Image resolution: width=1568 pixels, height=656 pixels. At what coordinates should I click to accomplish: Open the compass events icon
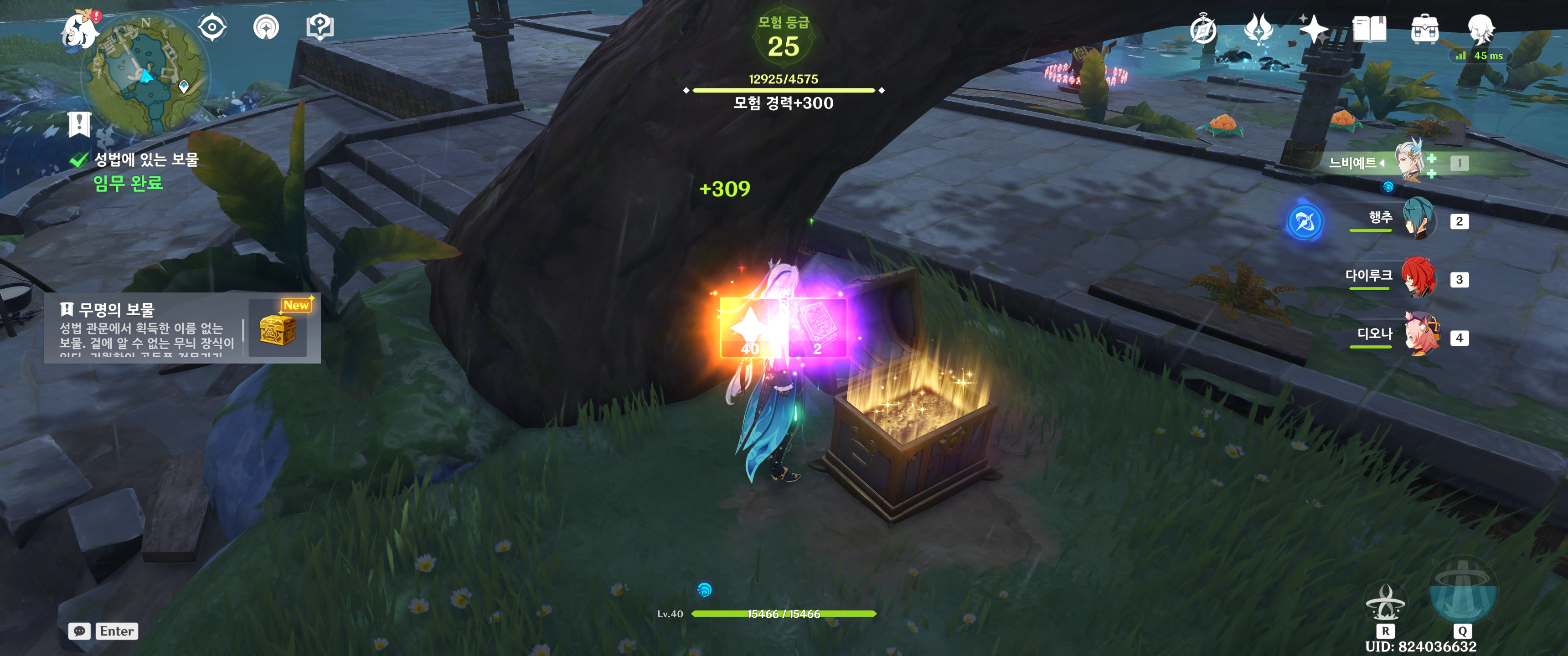pos(1203,29)
